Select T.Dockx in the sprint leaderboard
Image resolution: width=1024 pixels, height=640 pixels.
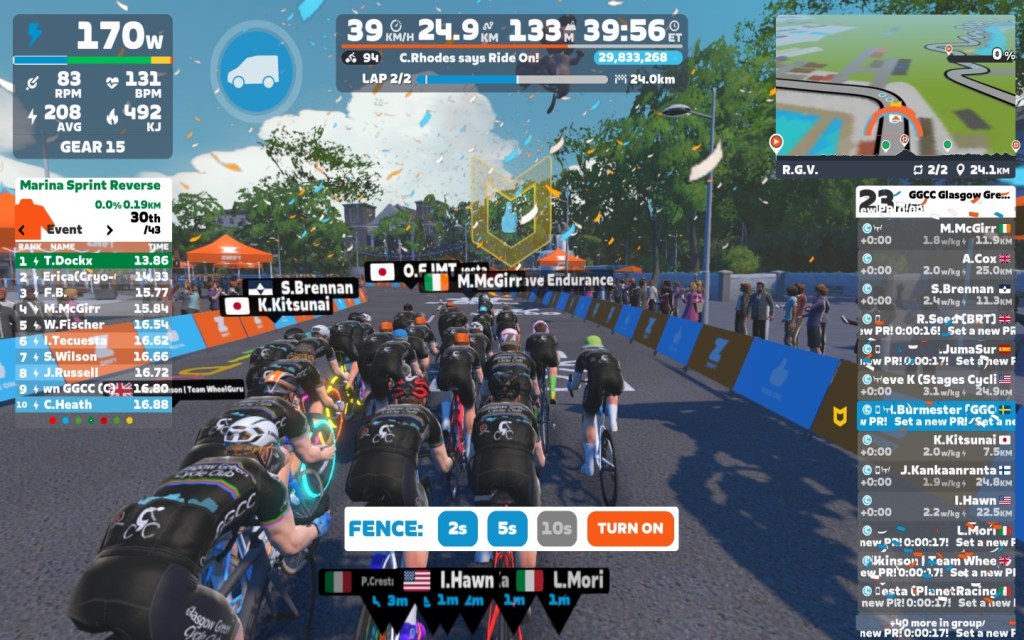coord(92,260)
